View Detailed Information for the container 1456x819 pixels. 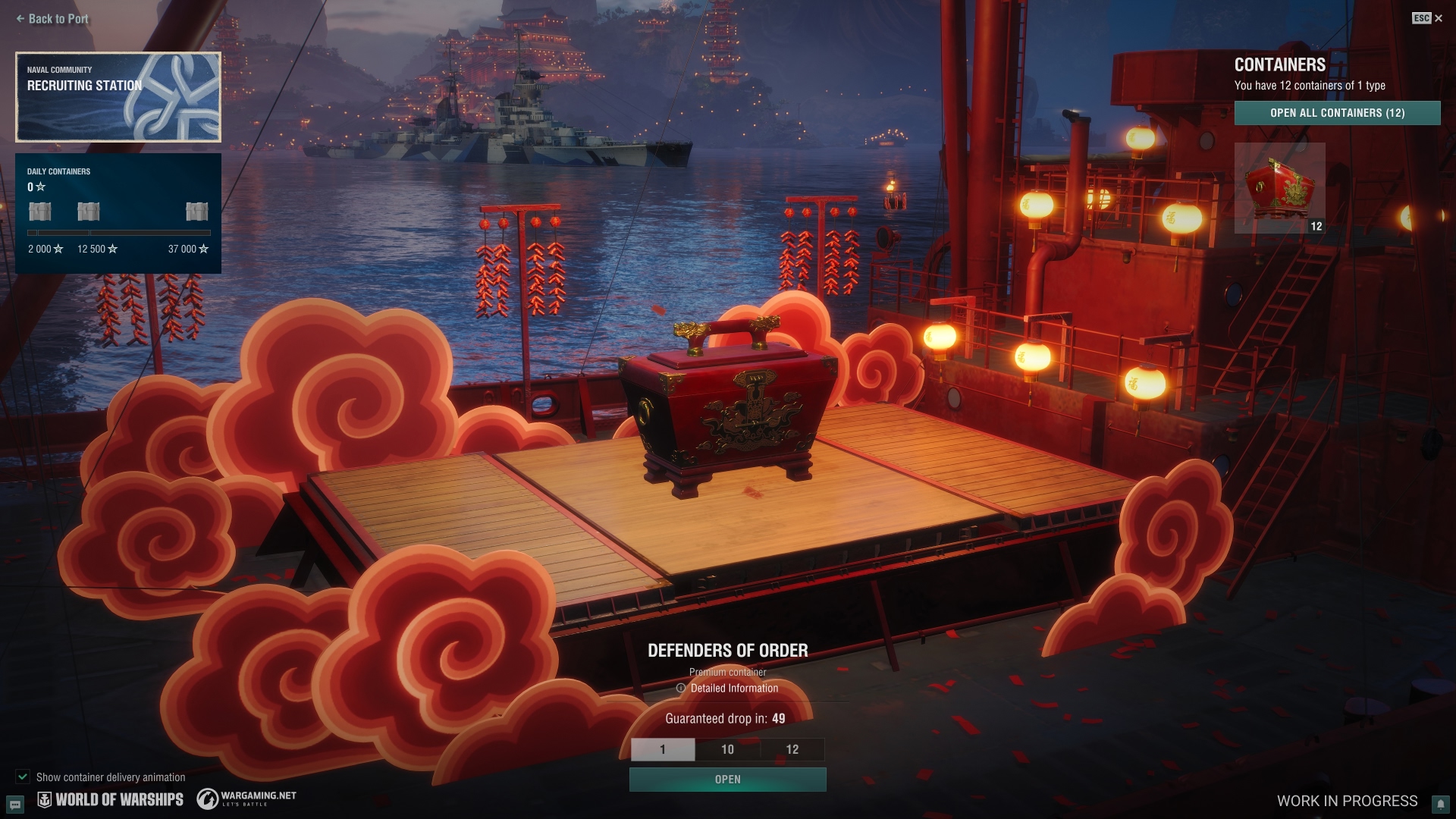[727, 689]
